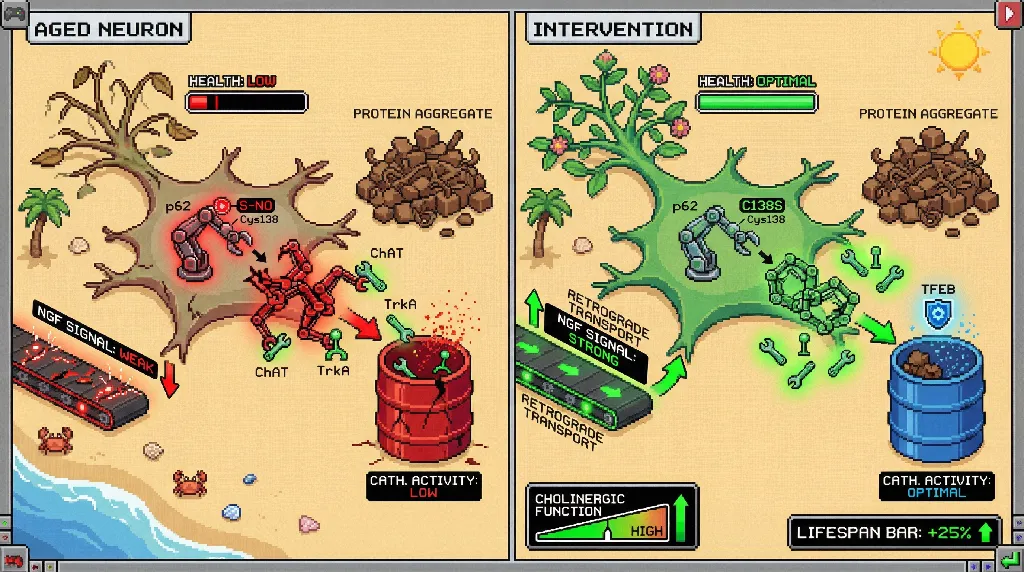Click the red play arrow button
The image size is (1024, 572).
pos(1008,13)
